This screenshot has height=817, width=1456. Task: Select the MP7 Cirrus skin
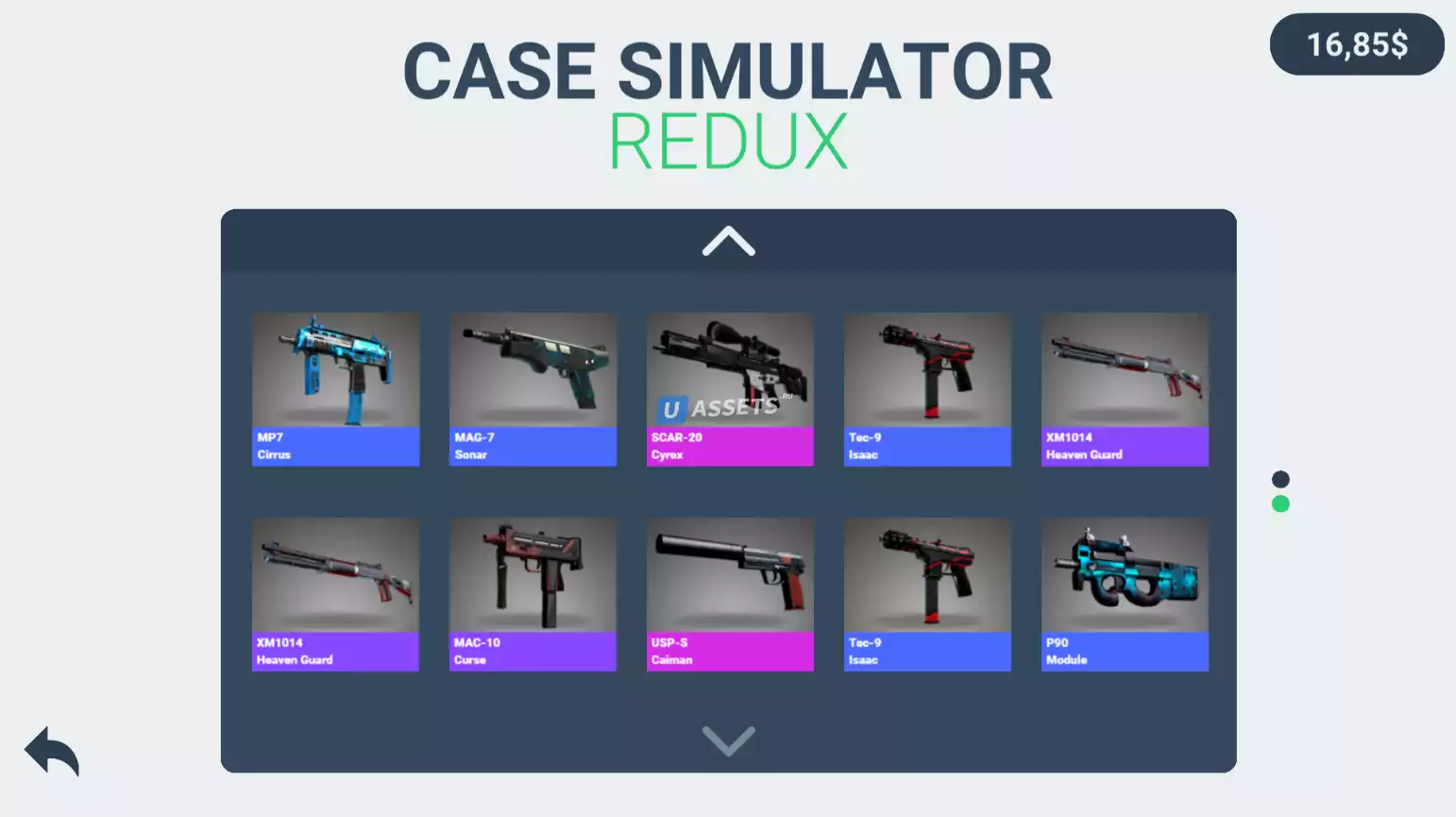[x=335, y=388]
